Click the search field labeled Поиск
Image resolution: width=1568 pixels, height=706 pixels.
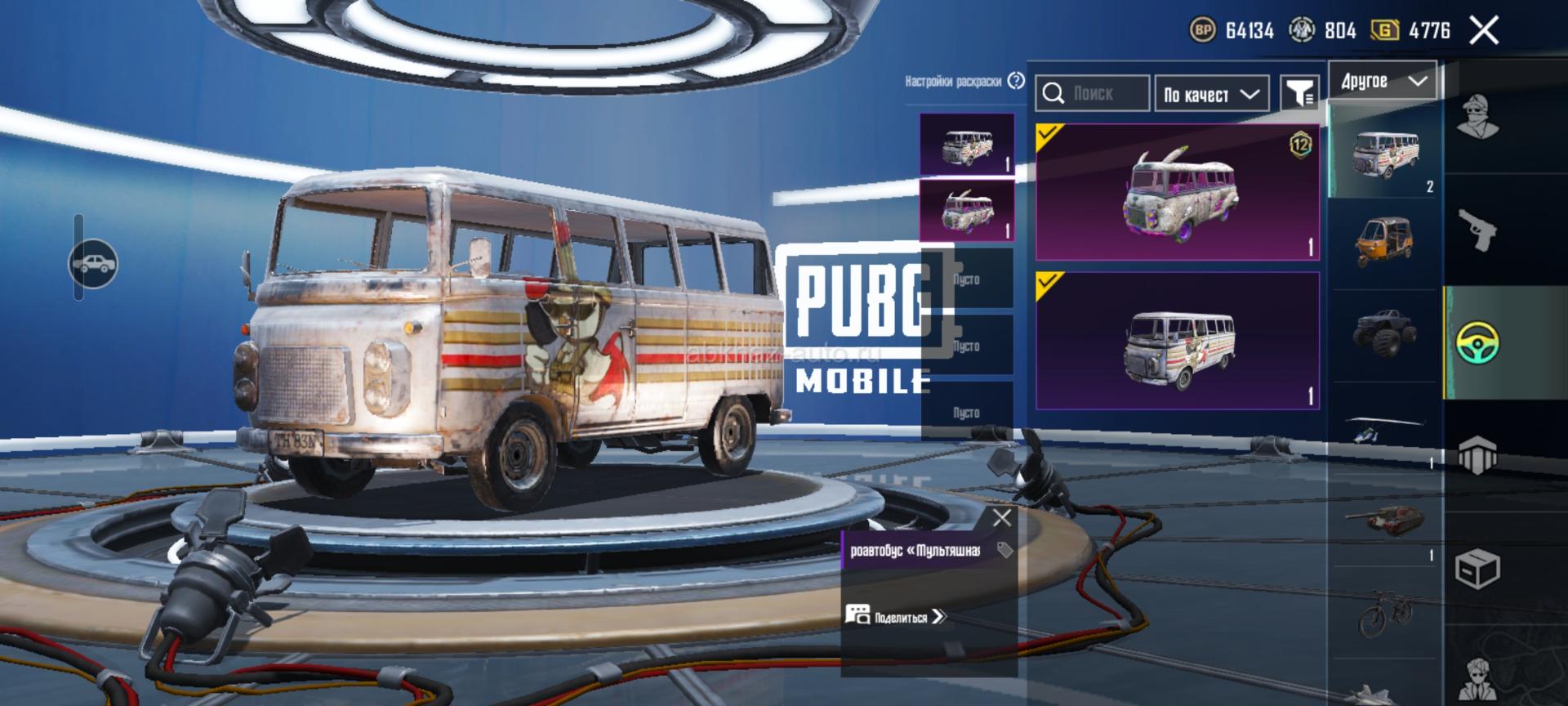(1093, 94)
